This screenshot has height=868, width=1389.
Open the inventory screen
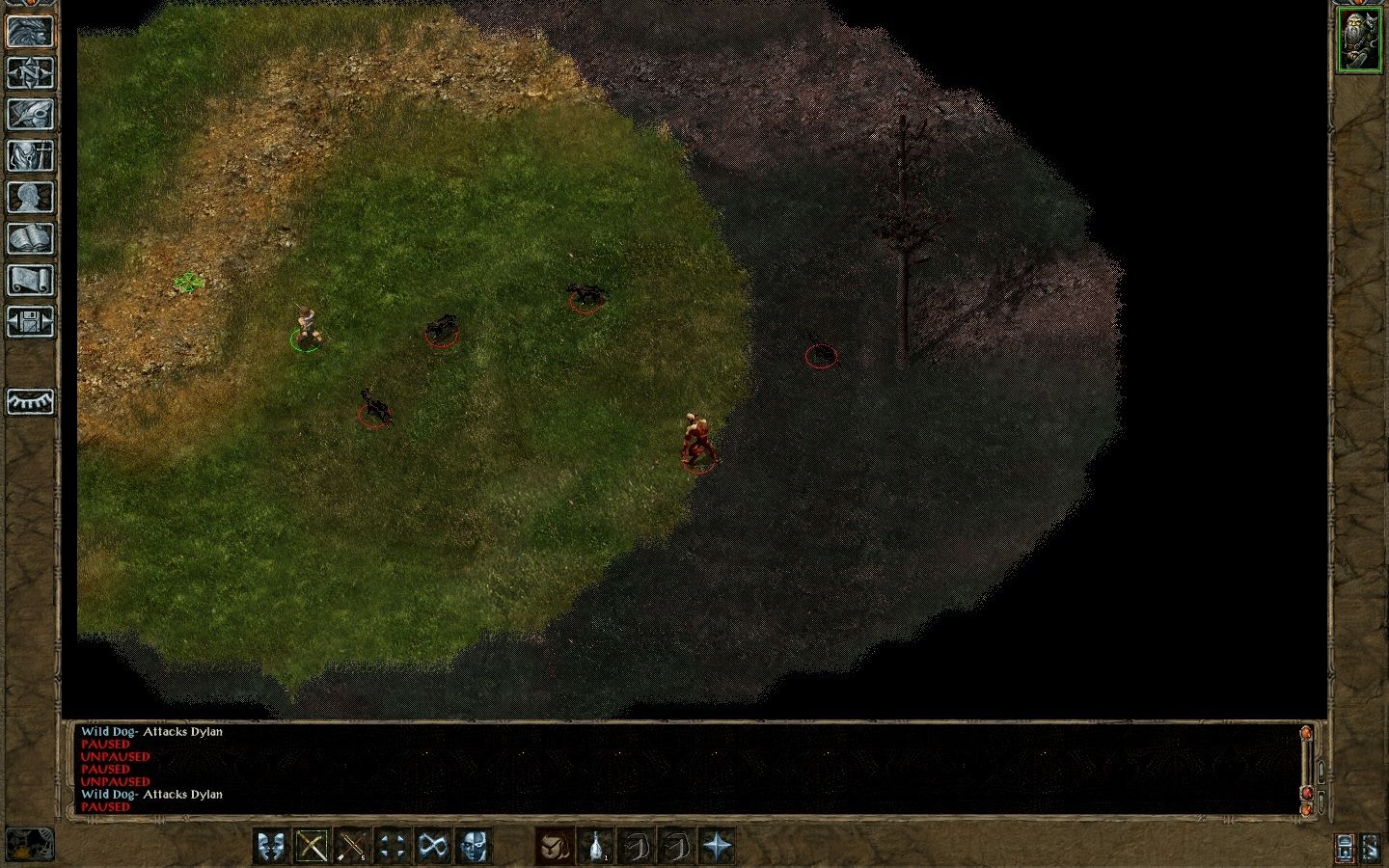tap(30, 155)
